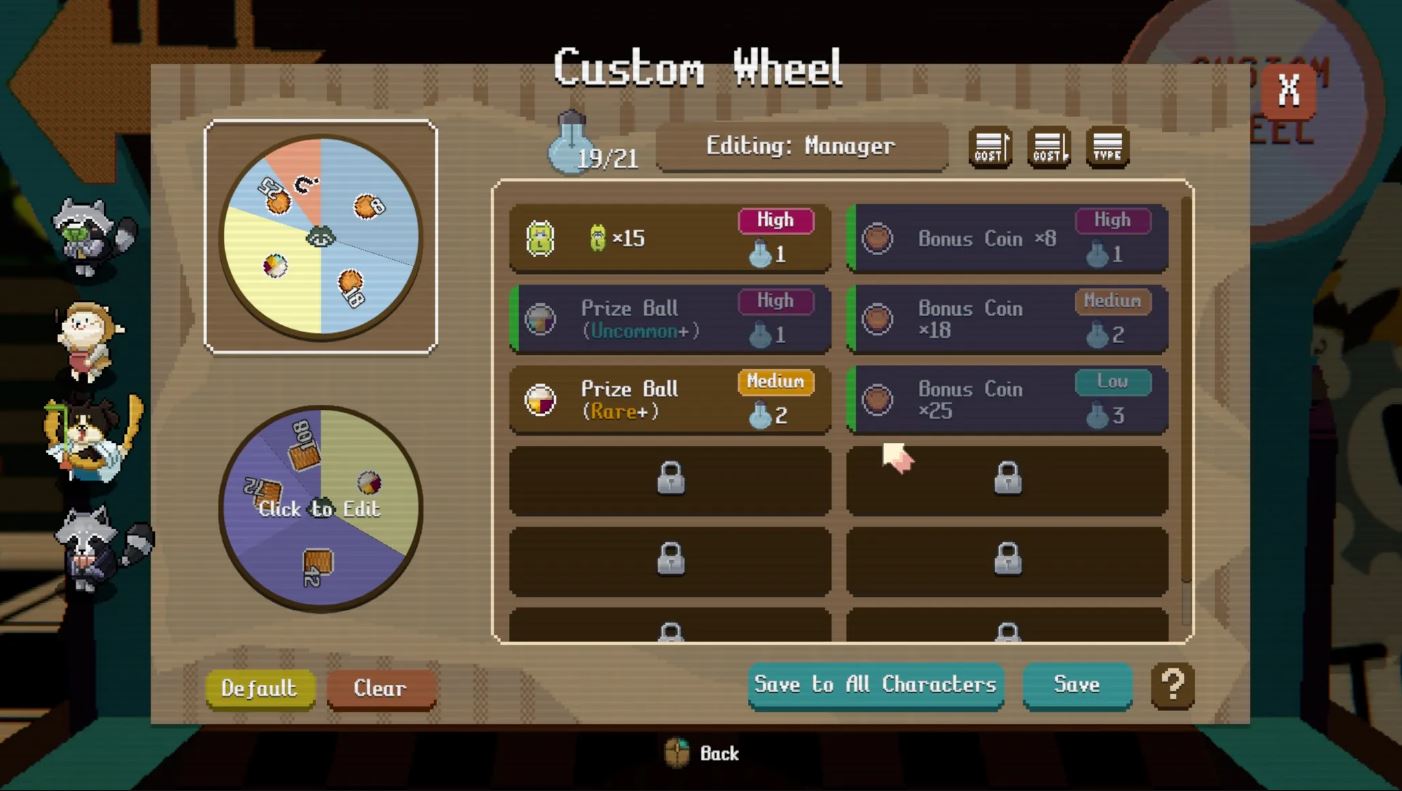Select the upper wheel preview
1402x791 pixels.
pyautogui.click(x=320, y=237)
